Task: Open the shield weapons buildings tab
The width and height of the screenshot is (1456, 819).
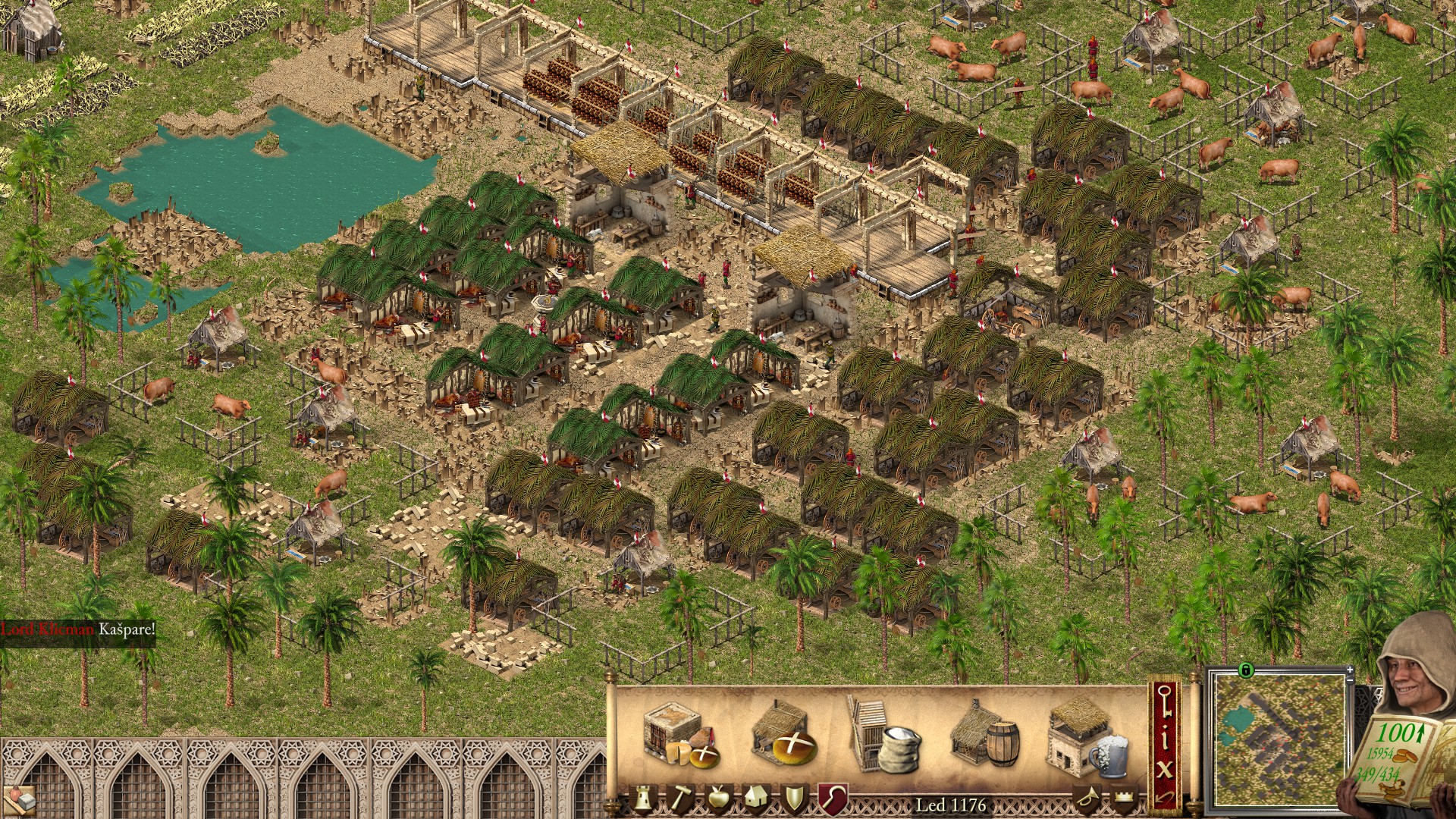Action: [x=794, y=799]
